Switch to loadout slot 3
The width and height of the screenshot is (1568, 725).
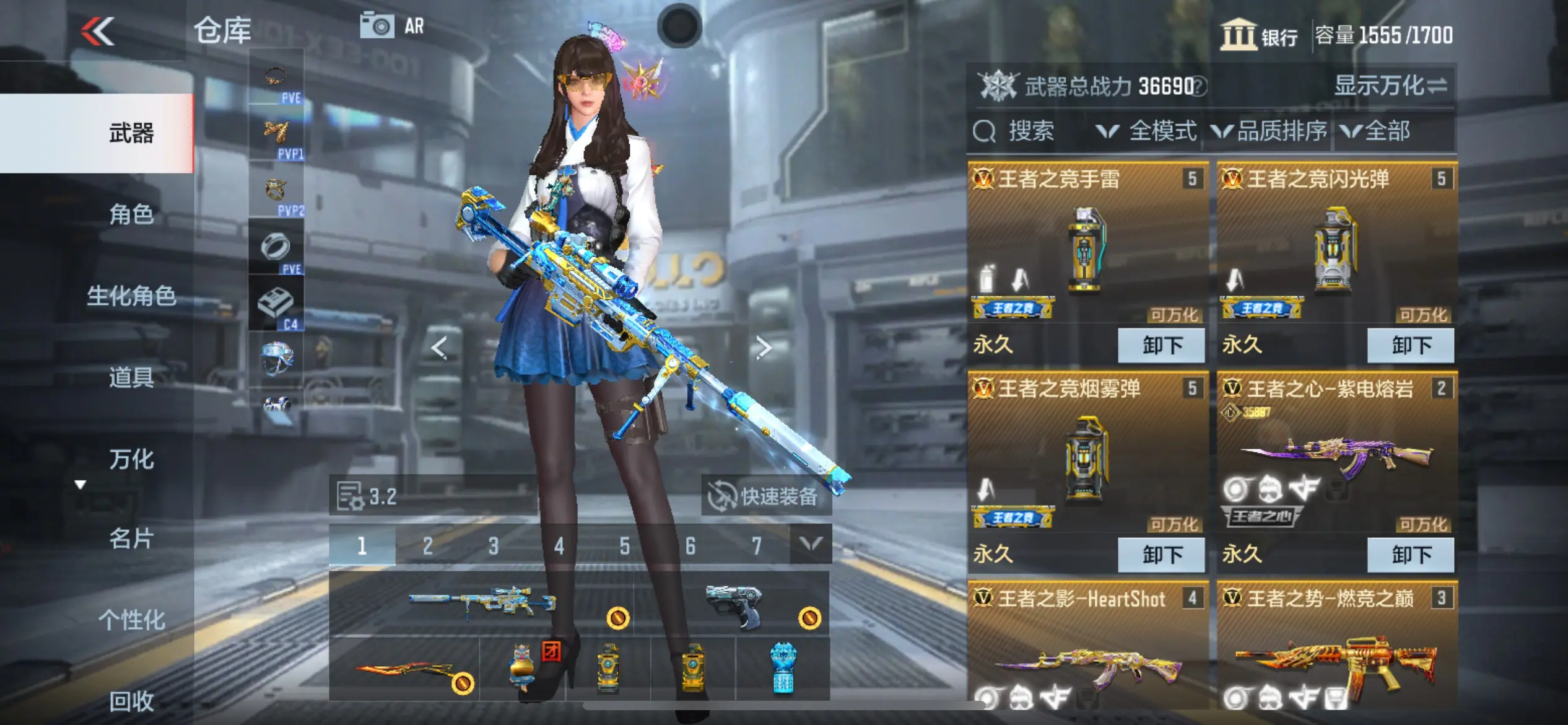pos(493,546)
